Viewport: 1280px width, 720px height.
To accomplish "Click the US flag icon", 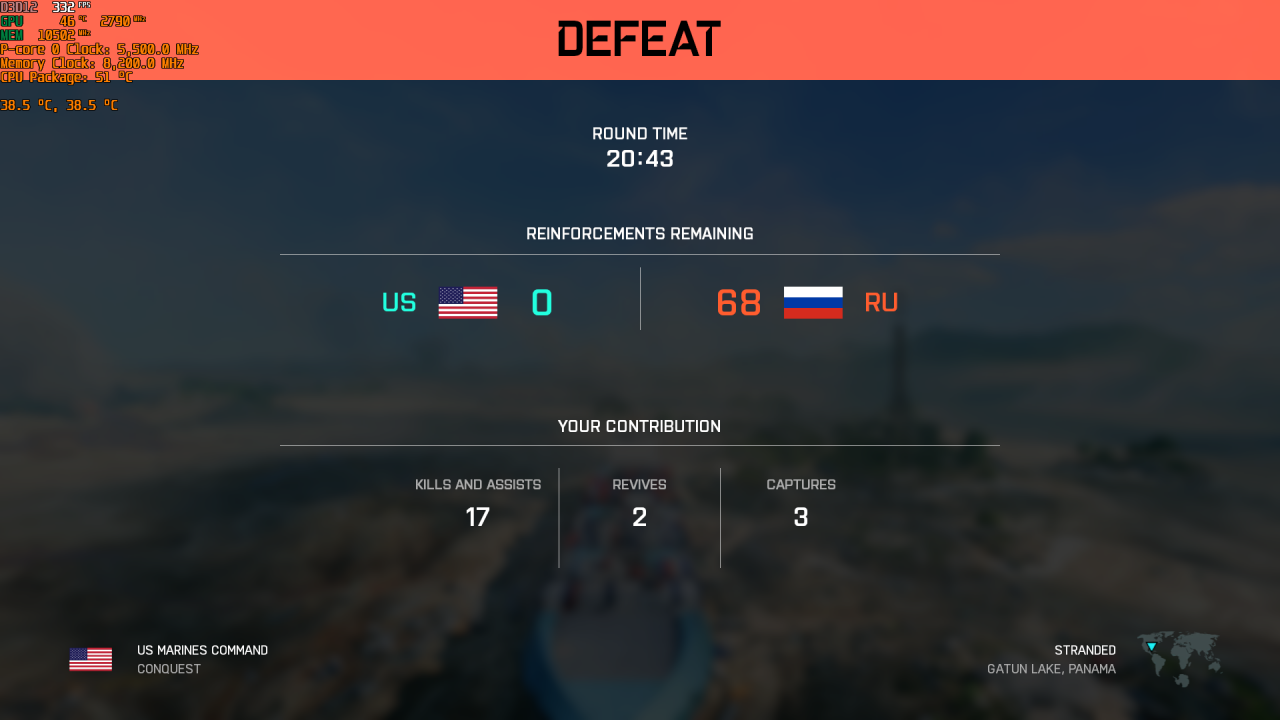I will coord(466,302).
